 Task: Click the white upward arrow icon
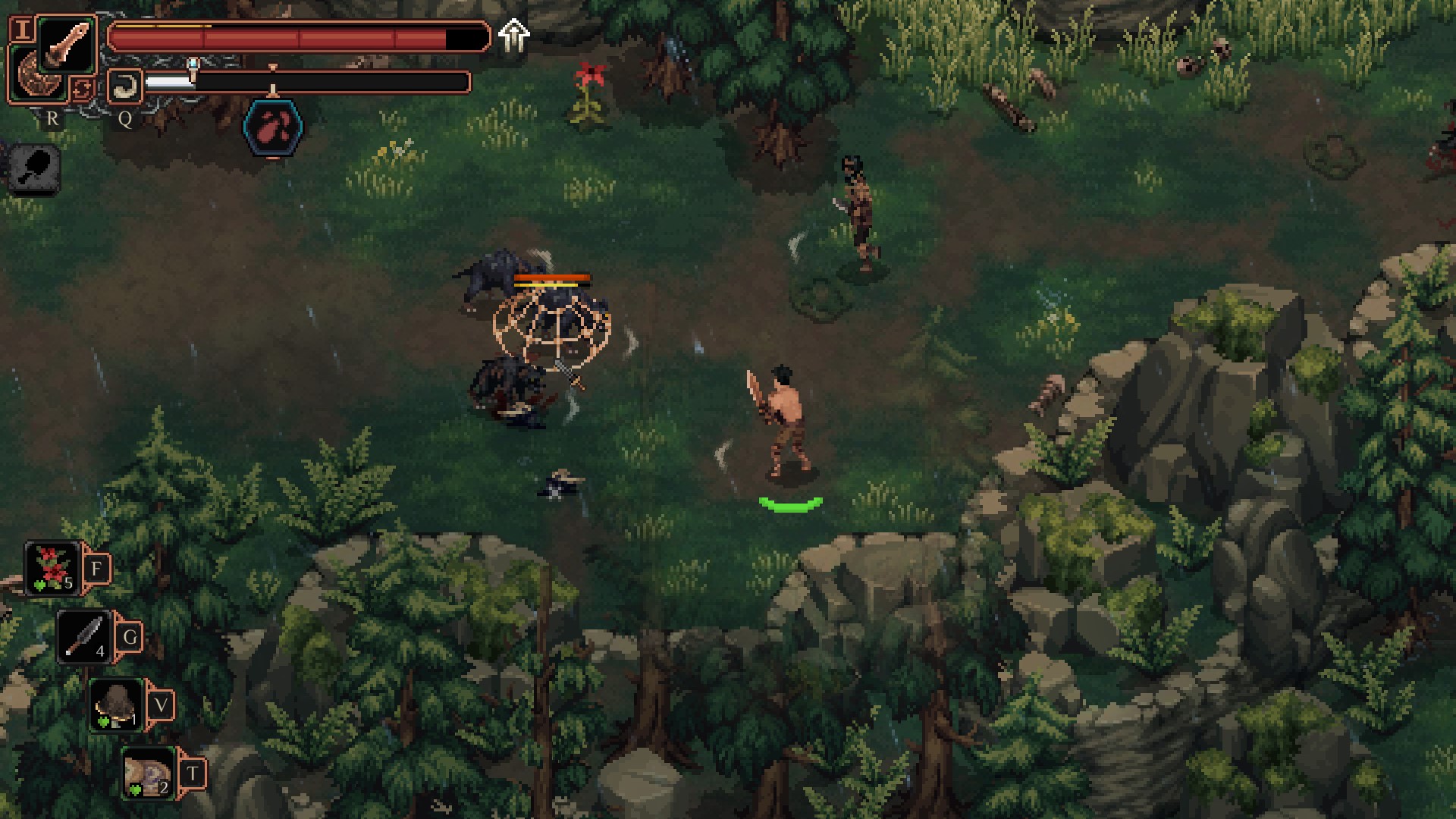tap(513, 35)
